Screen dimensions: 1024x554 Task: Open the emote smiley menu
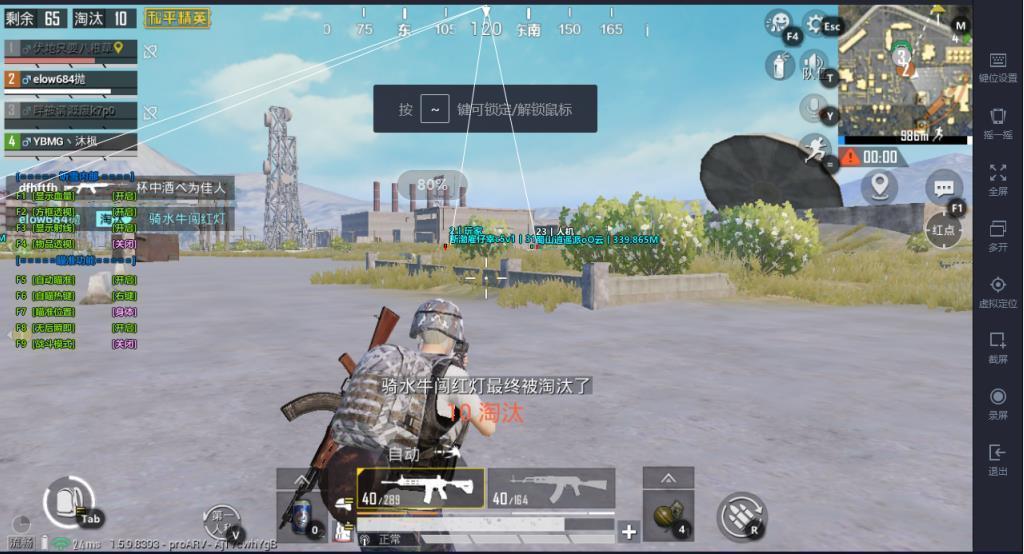(779, 24)
